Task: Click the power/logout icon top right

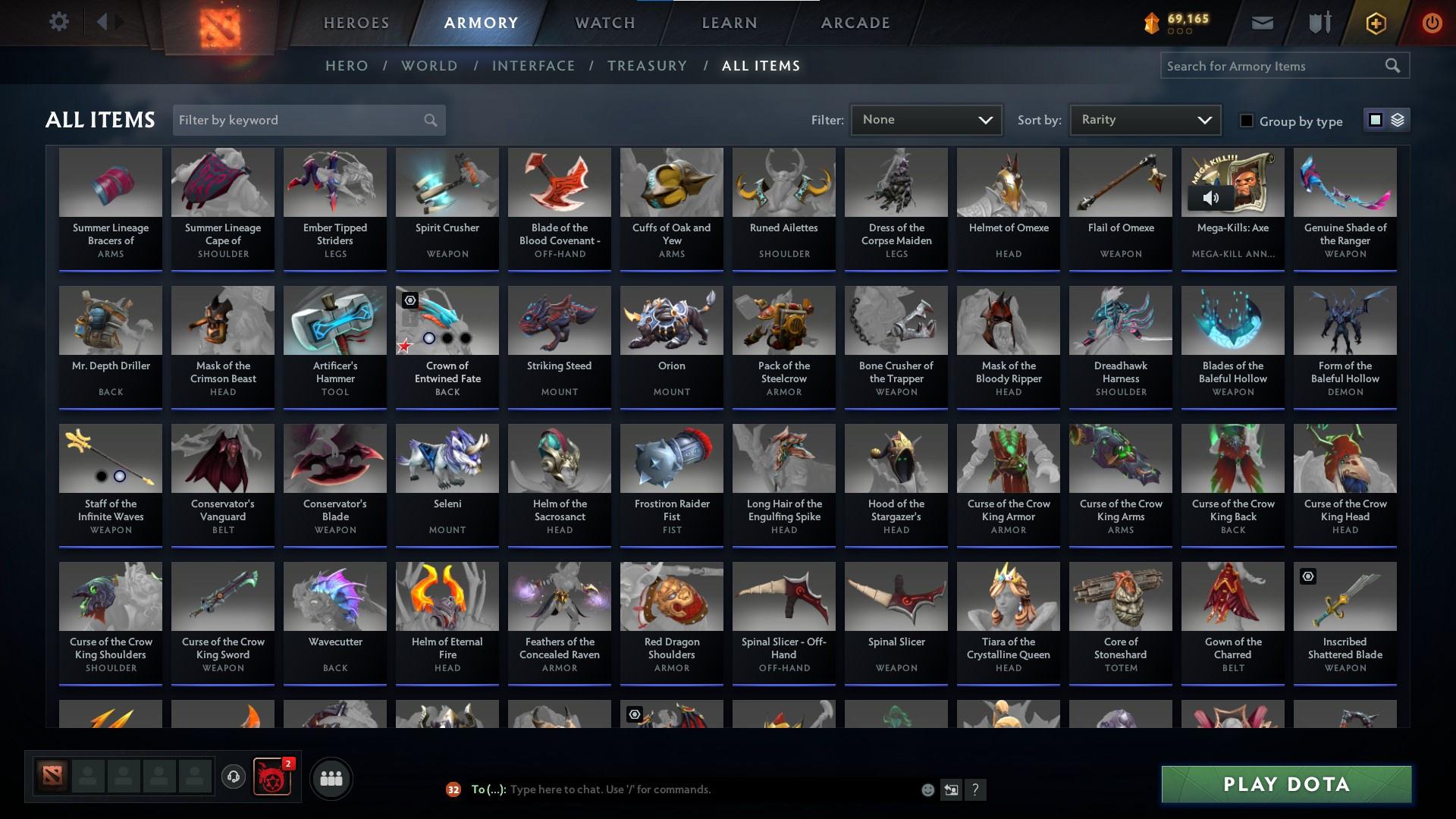Action: tap(1432, 22)
